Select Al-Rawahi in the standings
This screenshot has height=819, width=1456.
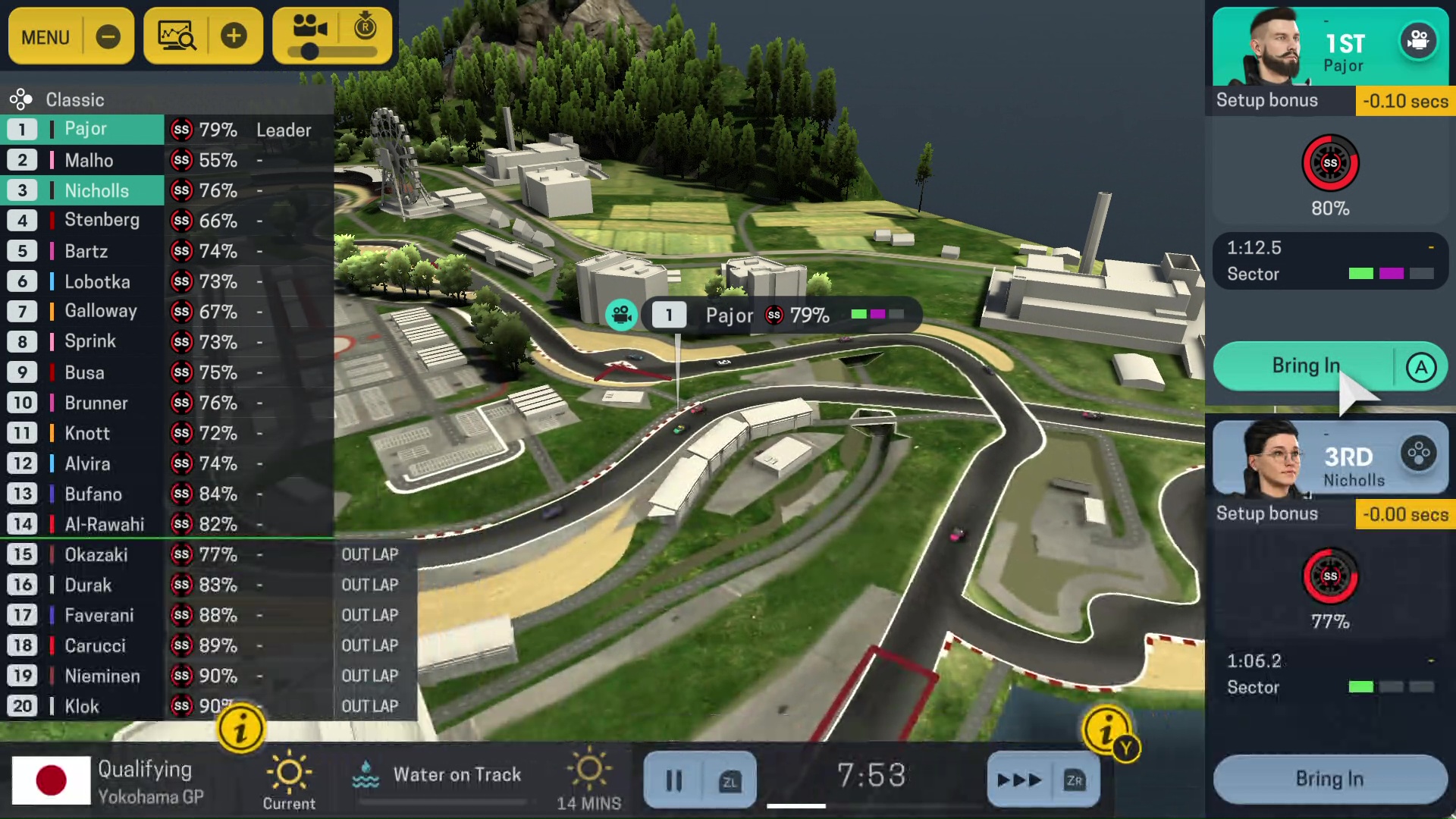104,524
